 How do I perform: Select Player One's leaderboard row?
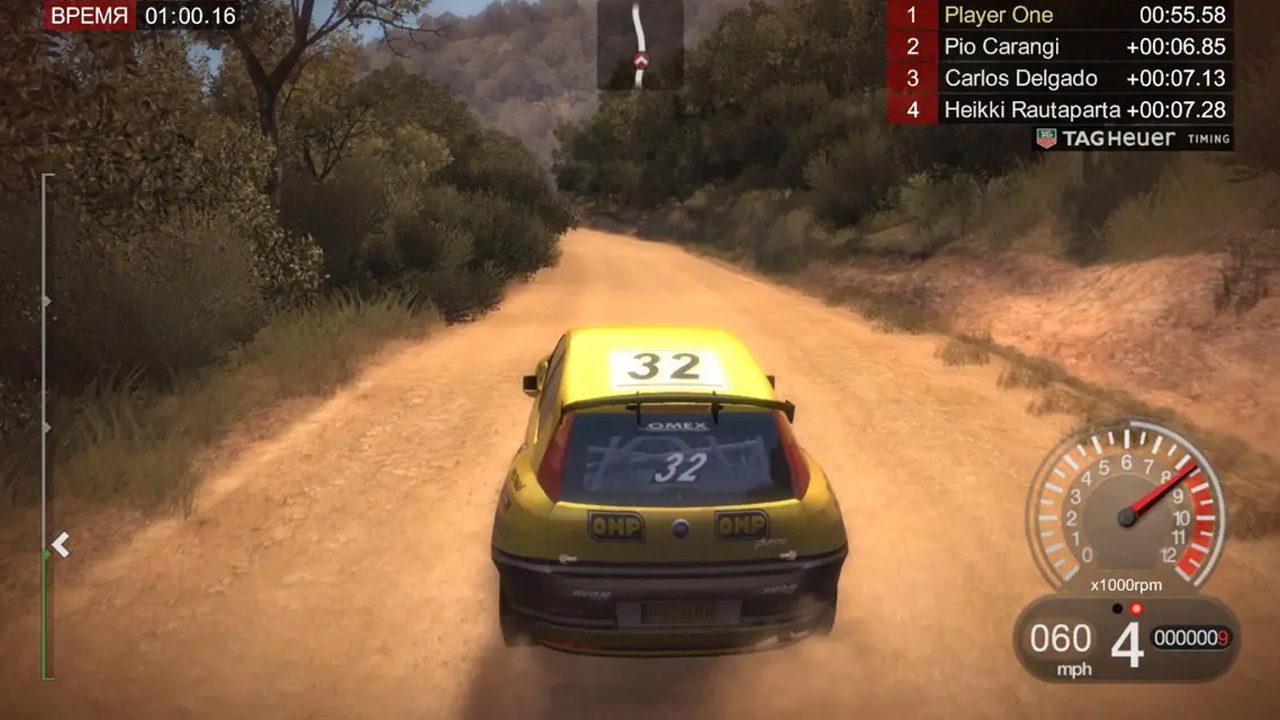coord(1060,15)
